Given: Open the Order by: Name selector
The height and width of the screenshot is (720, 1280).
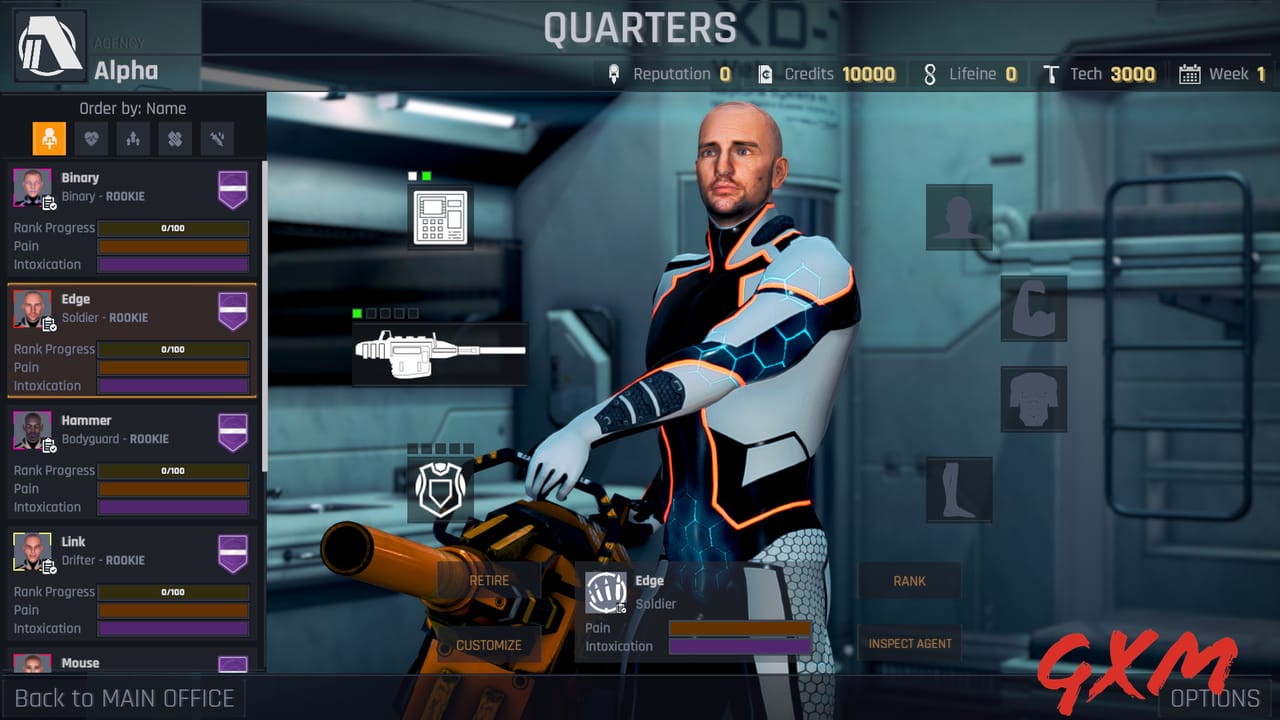Looking at the screenshot, I should [x=132, y=108].
